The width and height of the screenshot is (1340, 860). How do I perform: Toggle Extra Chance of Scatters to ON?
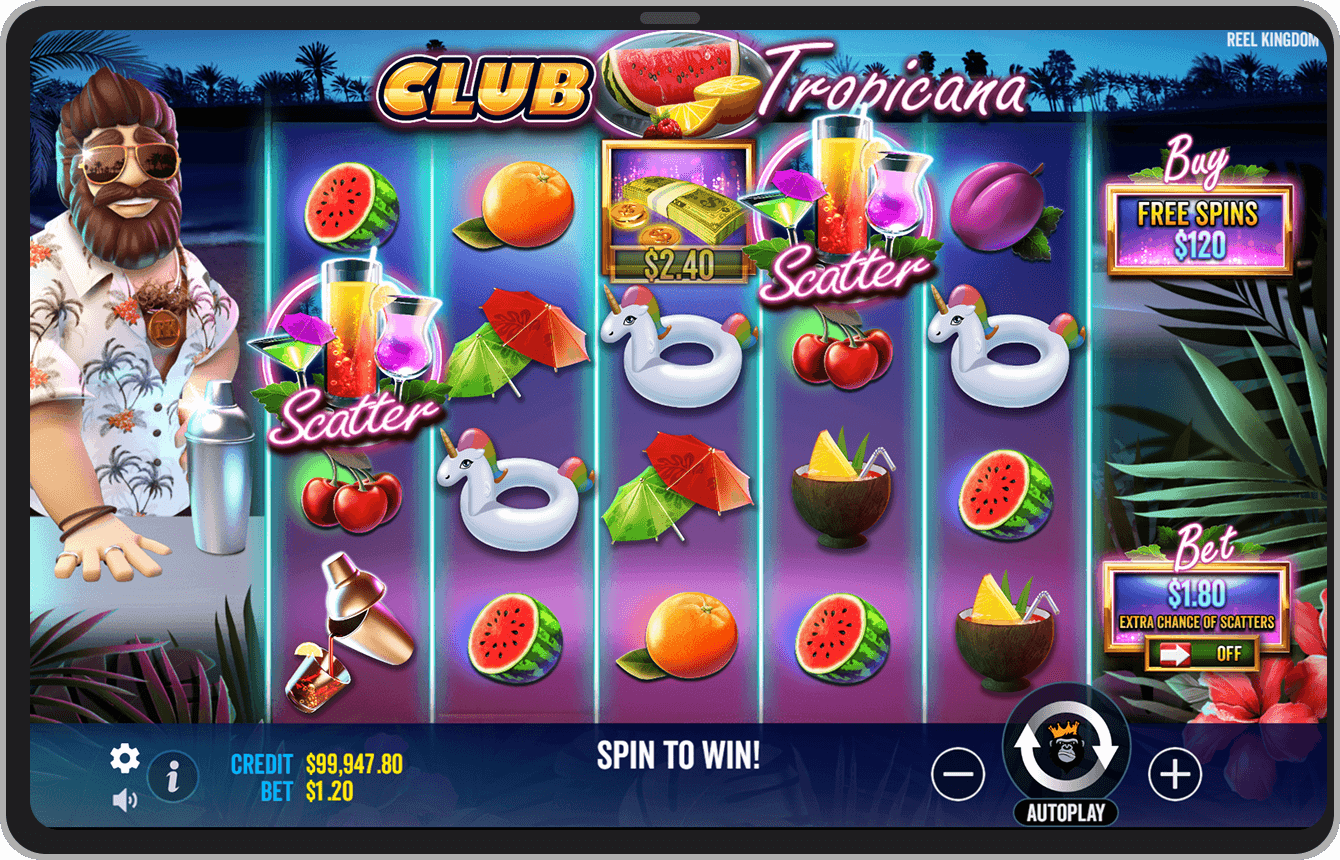1200,655
